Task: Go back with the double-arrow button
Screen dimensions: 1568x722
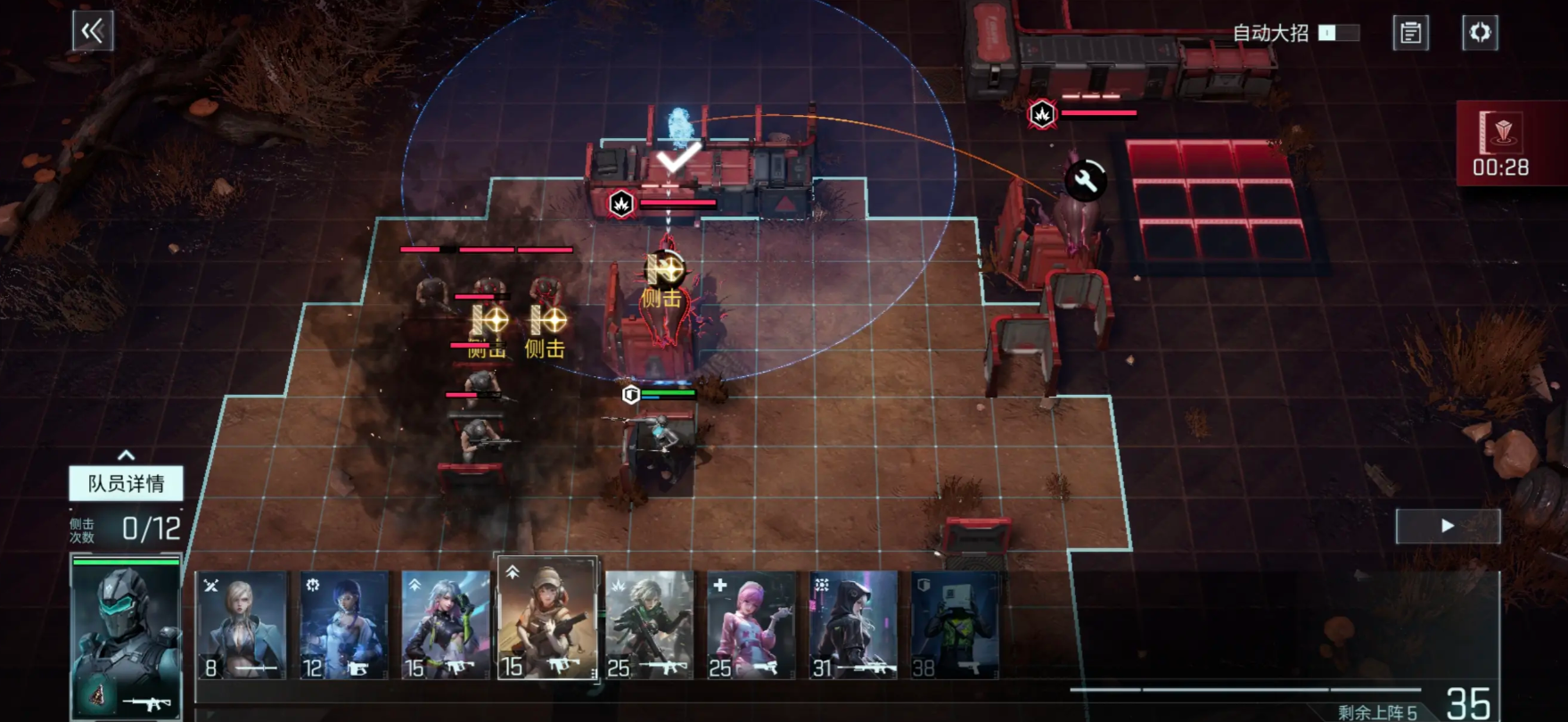Action: (x=93, y=32)
